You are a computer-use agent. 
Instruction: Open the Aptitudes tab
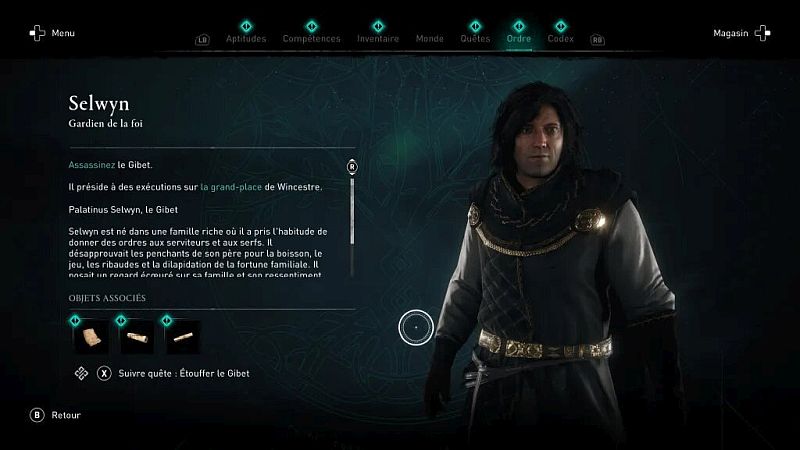point(246,38)
